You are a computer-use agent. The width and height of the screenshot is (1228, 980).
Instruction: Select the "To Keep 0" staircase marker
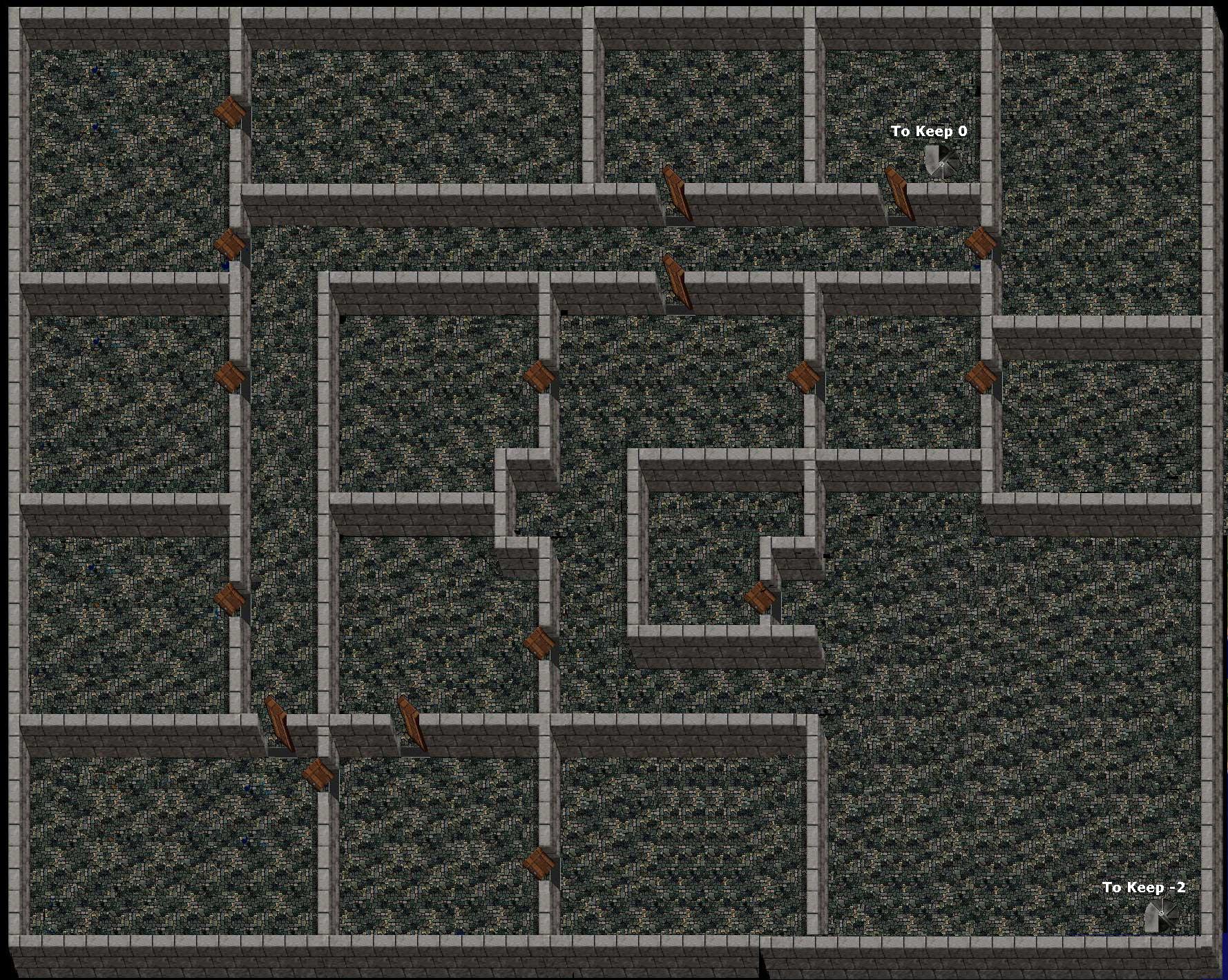tap(941, 162)
